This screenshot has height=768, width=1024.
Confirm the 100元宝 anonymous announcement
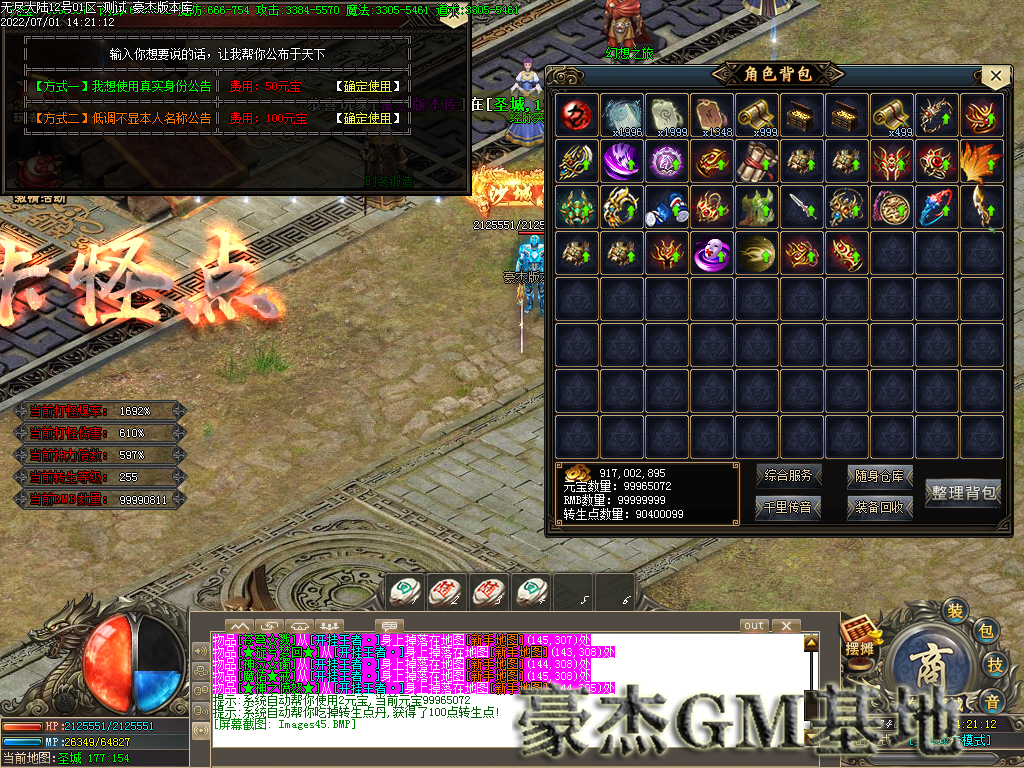coord(367,118)
